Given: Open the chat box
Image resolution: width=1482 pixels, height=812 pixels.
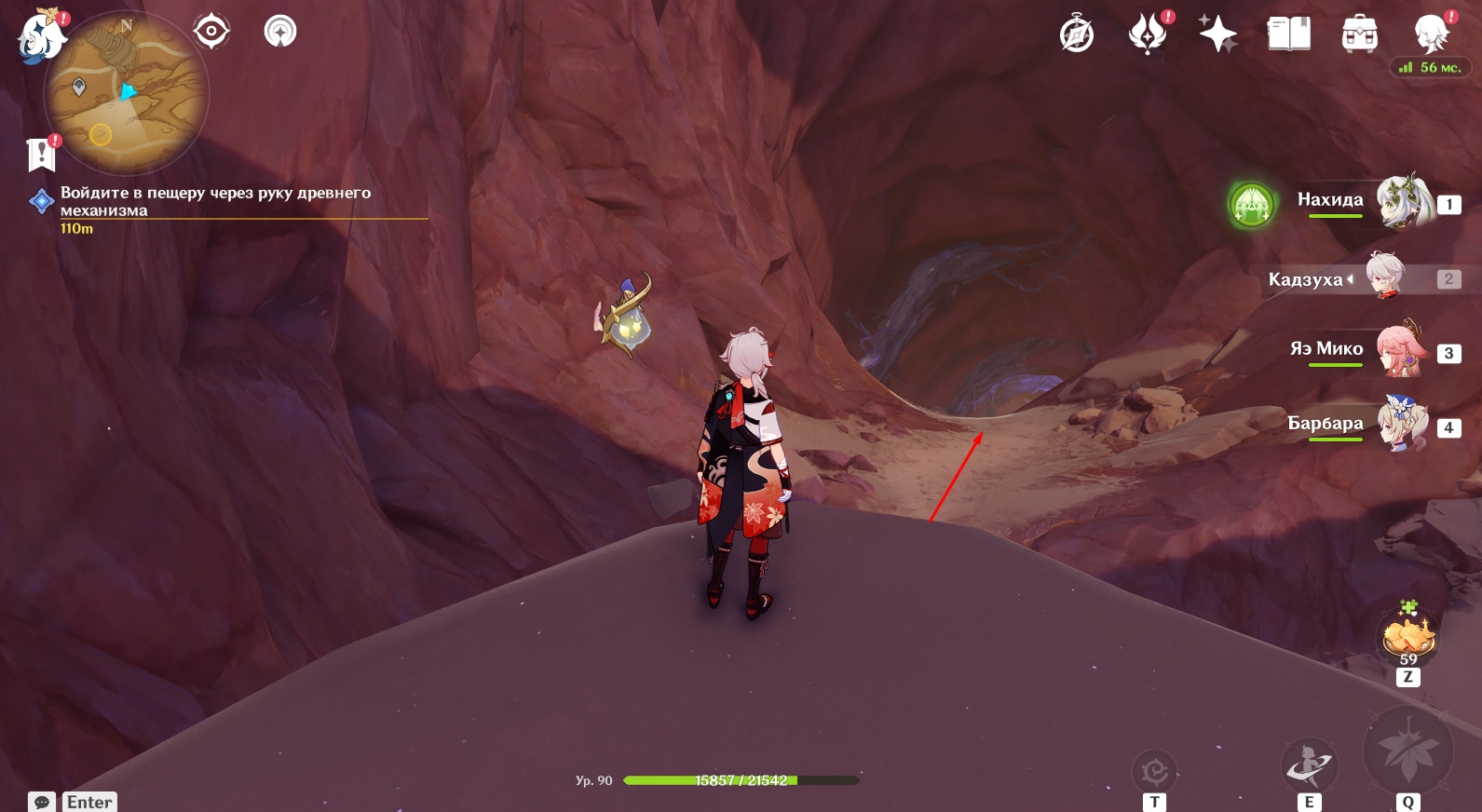Looking at the screenshot, I should click(x=42, y=802).
